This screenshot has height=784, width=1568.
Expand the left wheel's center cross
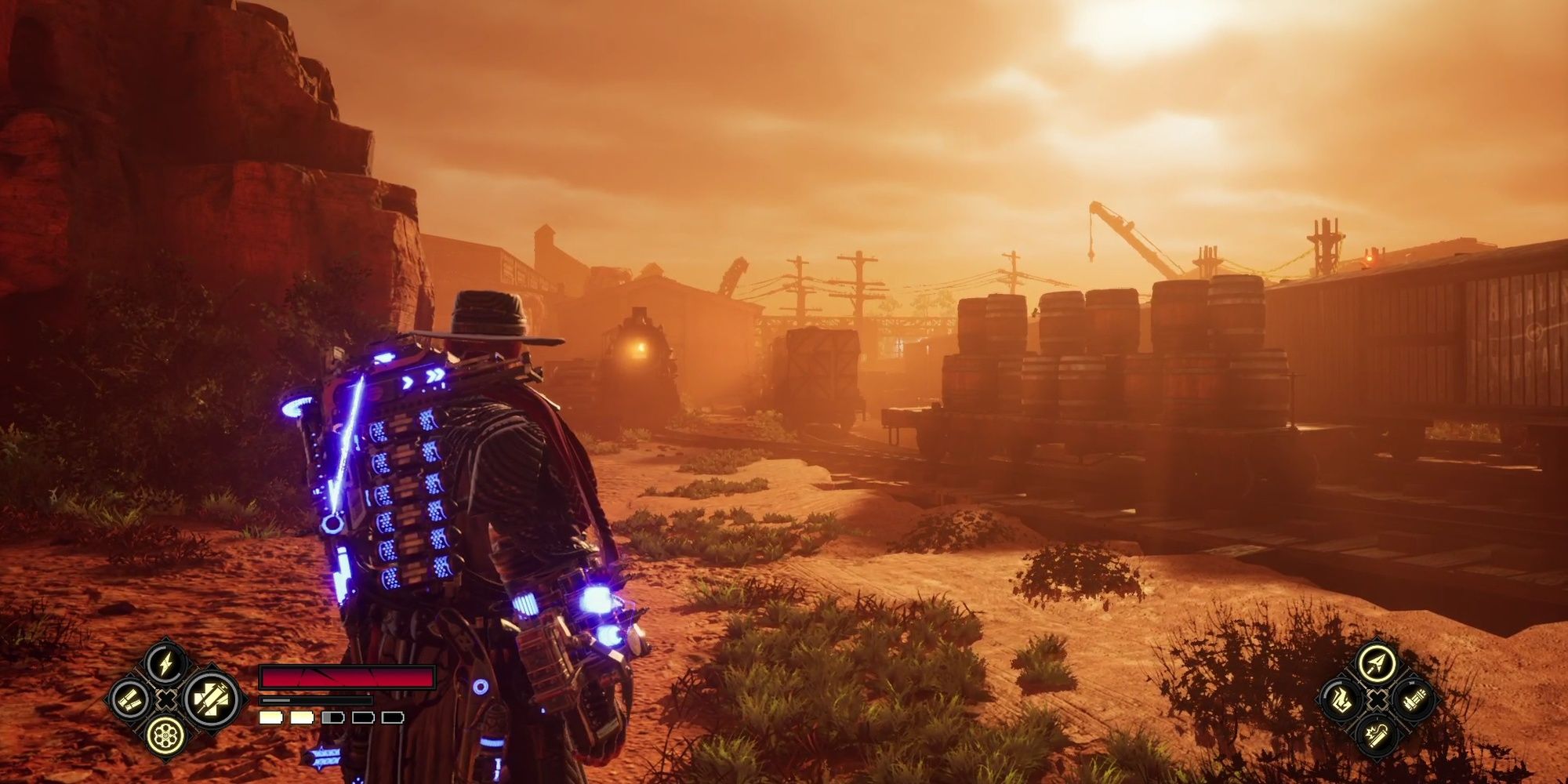166,699
